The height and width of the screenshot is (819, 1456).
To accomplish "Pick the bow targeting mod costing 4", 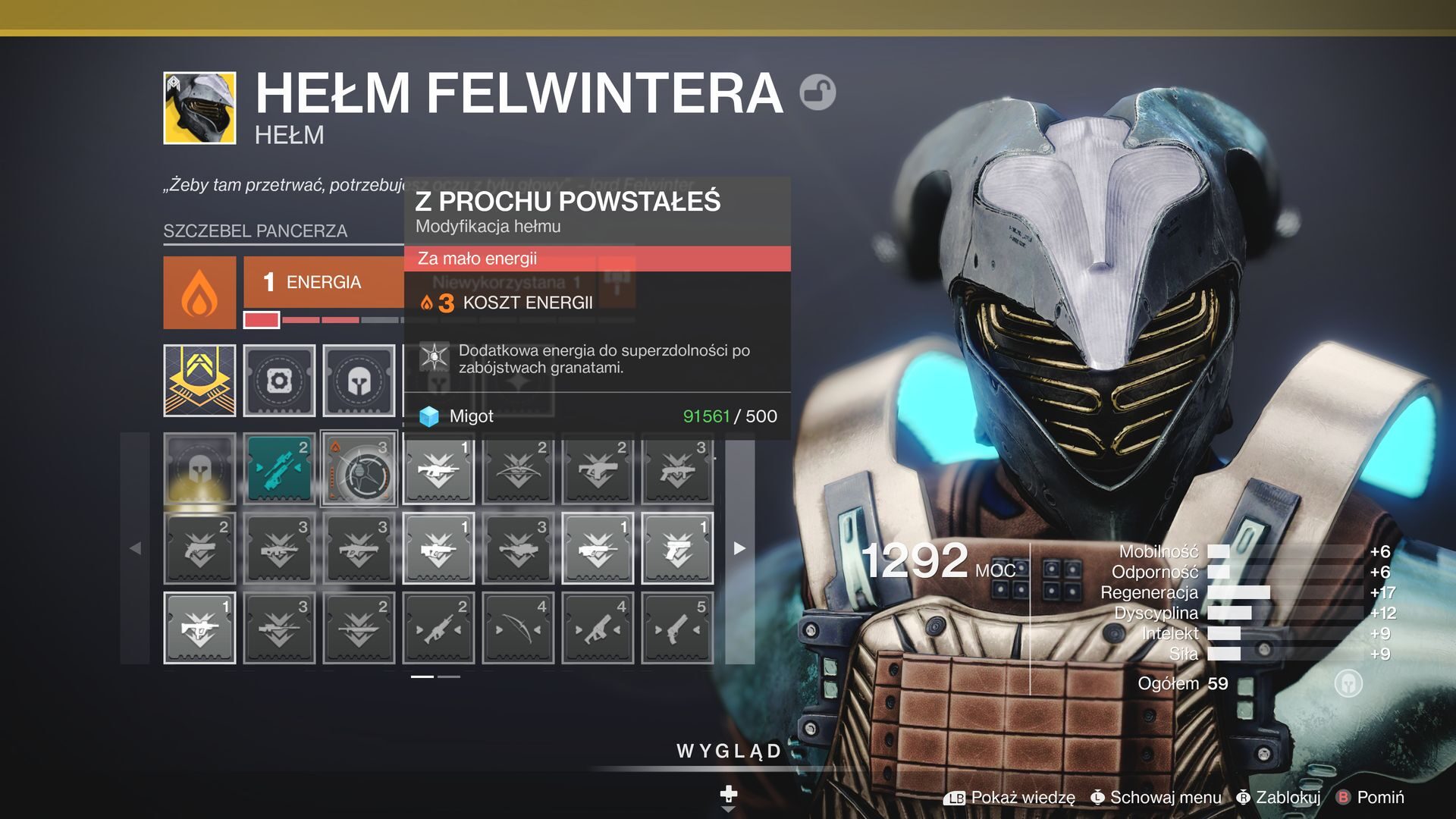I will pyautogui.click(x=518, y=628).
